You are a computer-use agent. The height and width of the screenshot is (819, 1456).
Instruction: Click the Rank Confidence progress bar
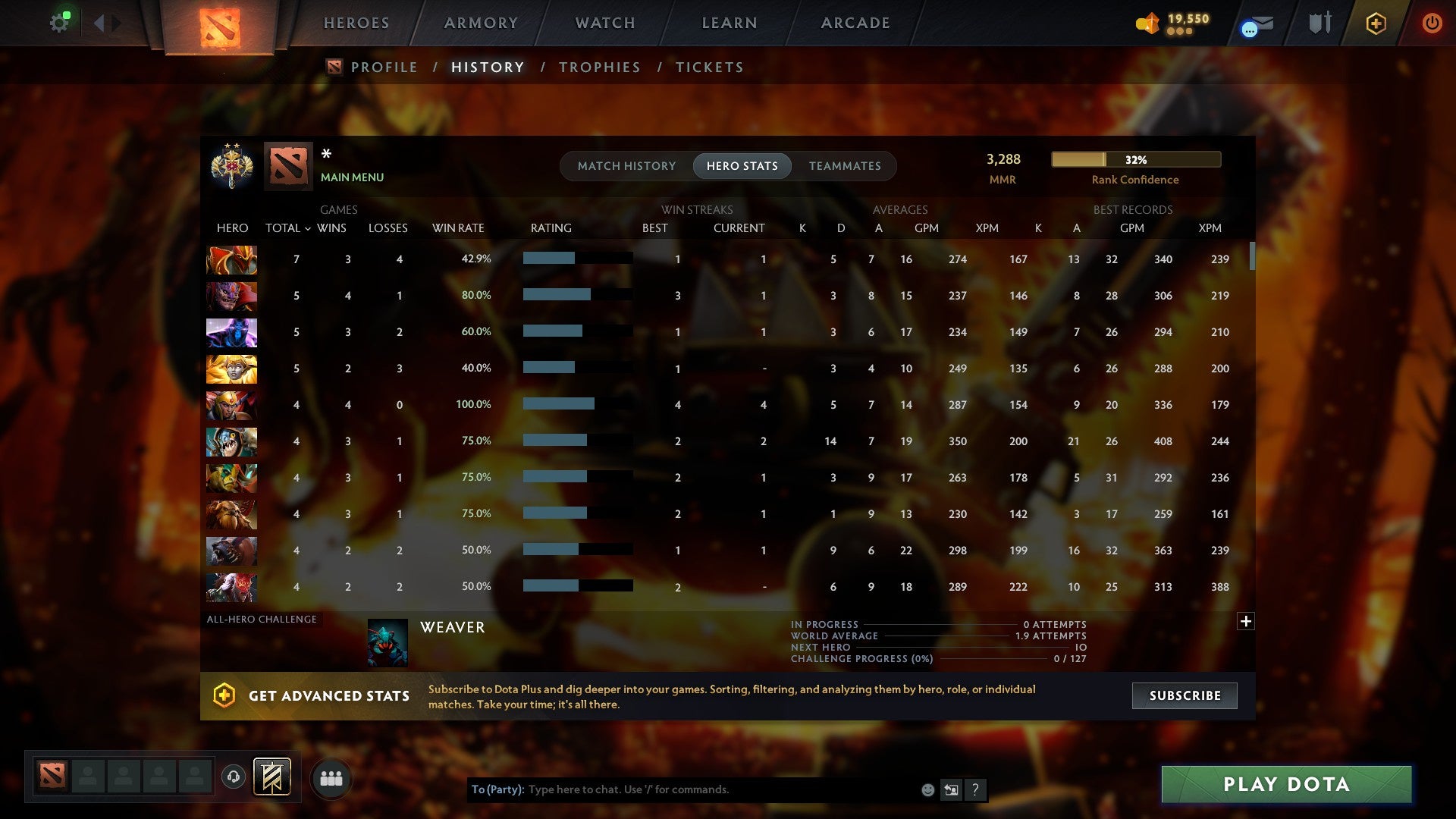1134,159
